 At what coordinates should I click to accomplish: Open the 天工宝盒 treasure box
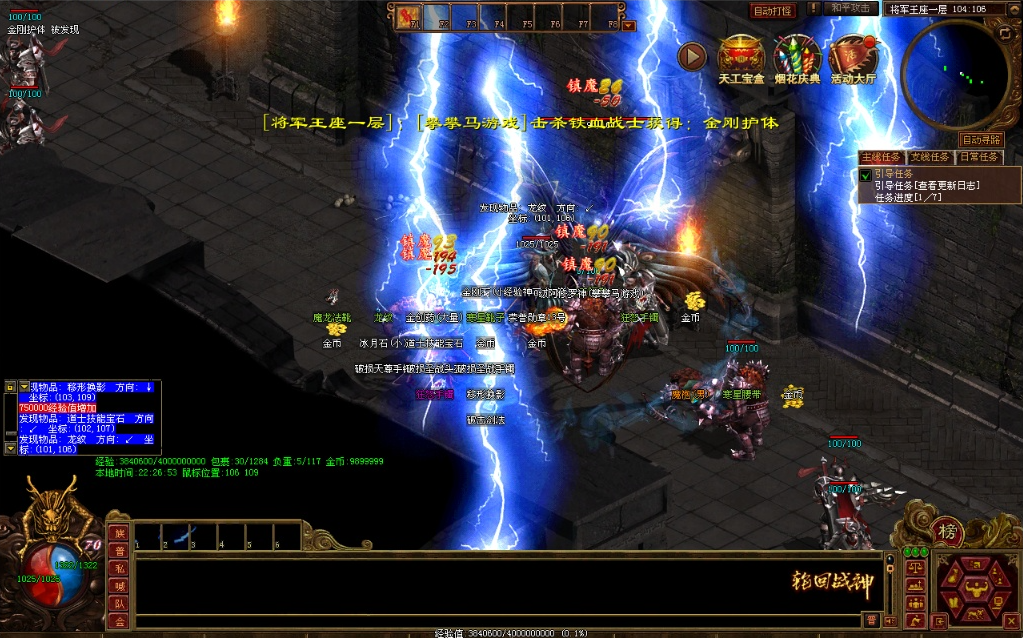coord(741,59)
